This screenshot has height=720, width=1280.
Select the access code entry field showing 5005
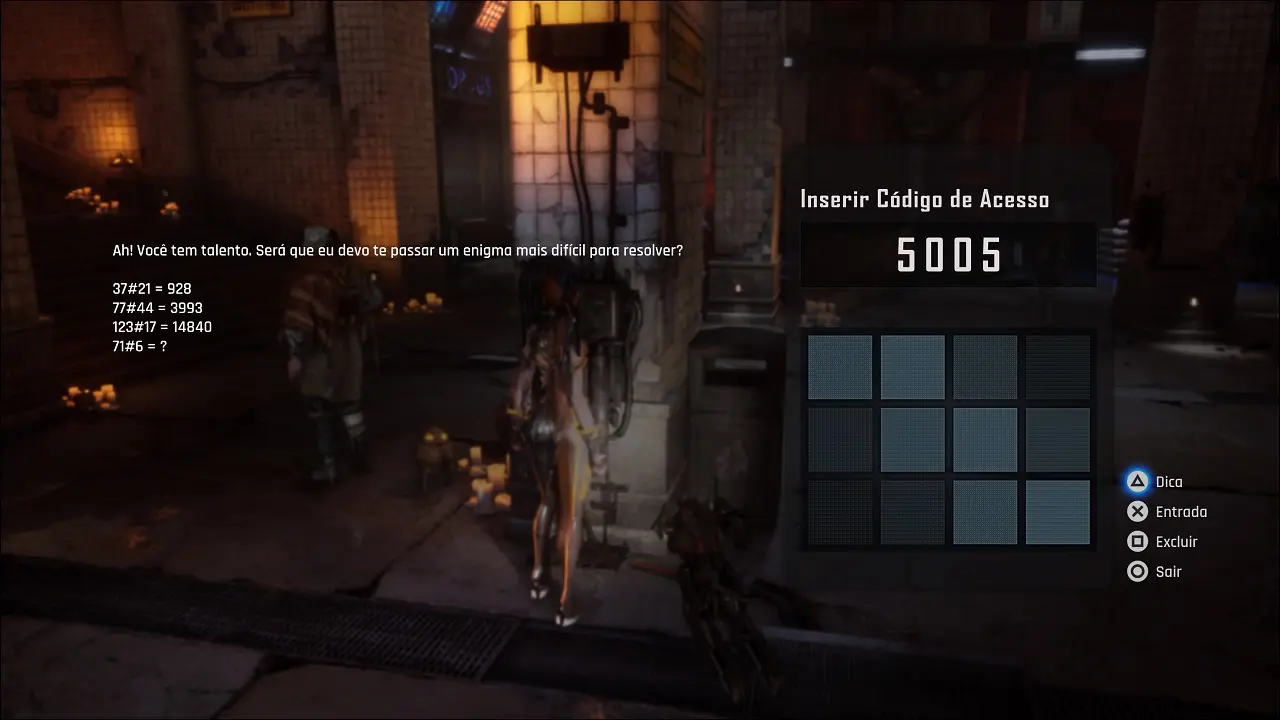click(x=948, y=254)
